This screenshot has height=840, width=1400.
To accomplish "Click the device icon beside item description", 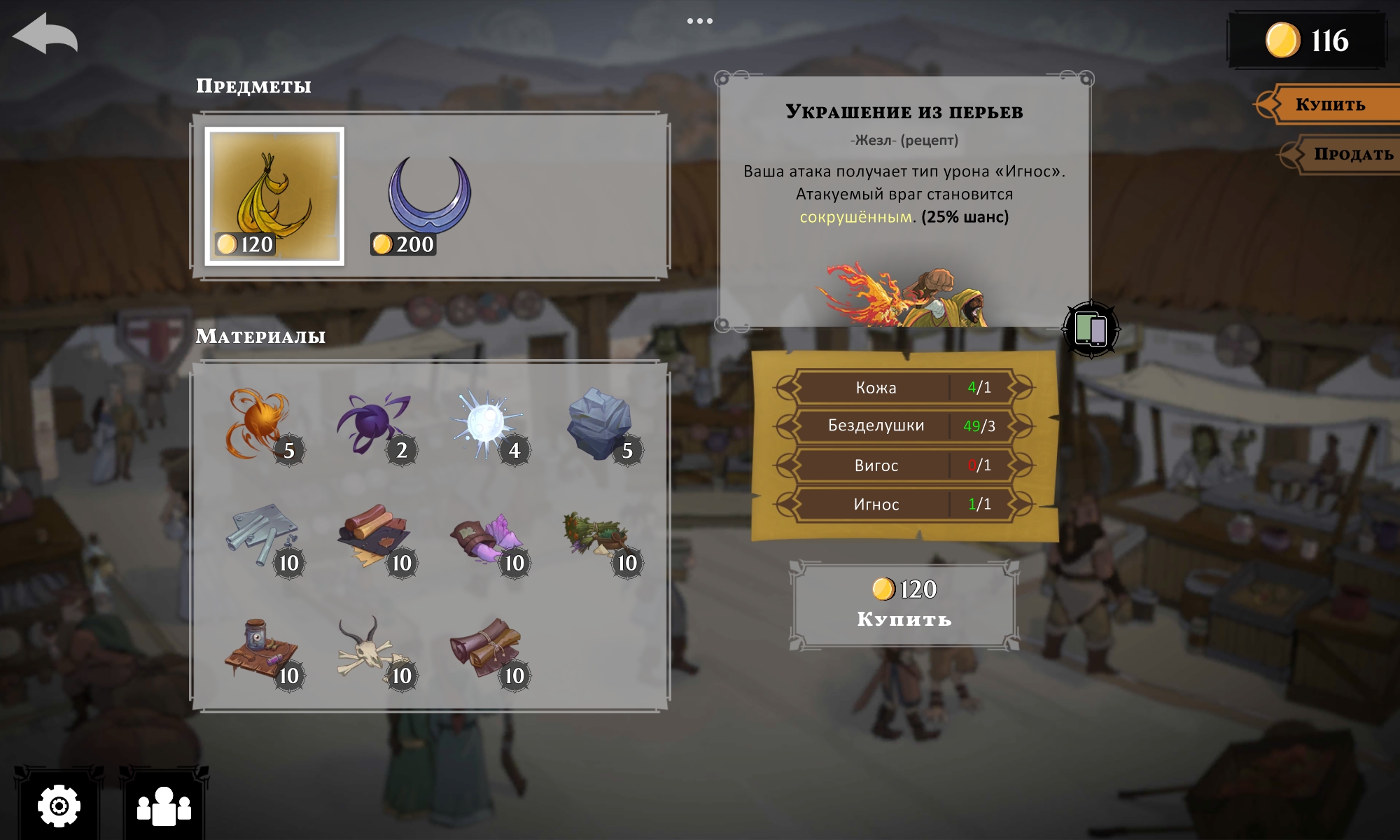I will (x=1090, y=329).
